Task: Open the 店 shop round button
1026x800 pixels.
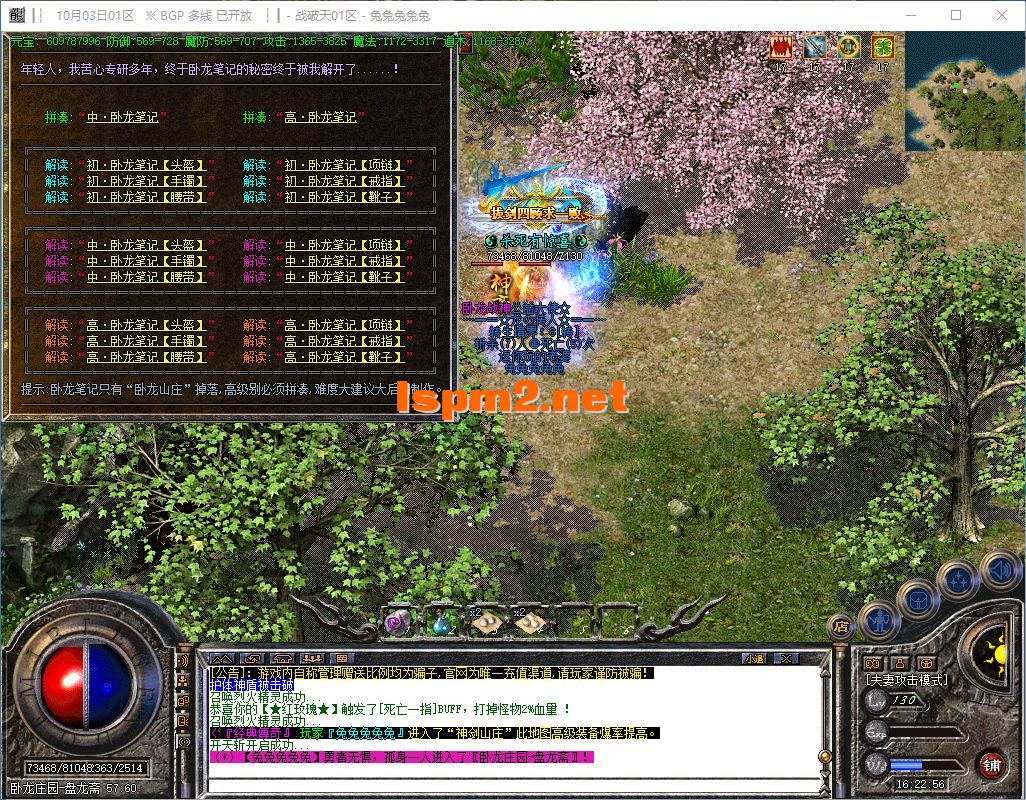Action: tap(841, 627)
